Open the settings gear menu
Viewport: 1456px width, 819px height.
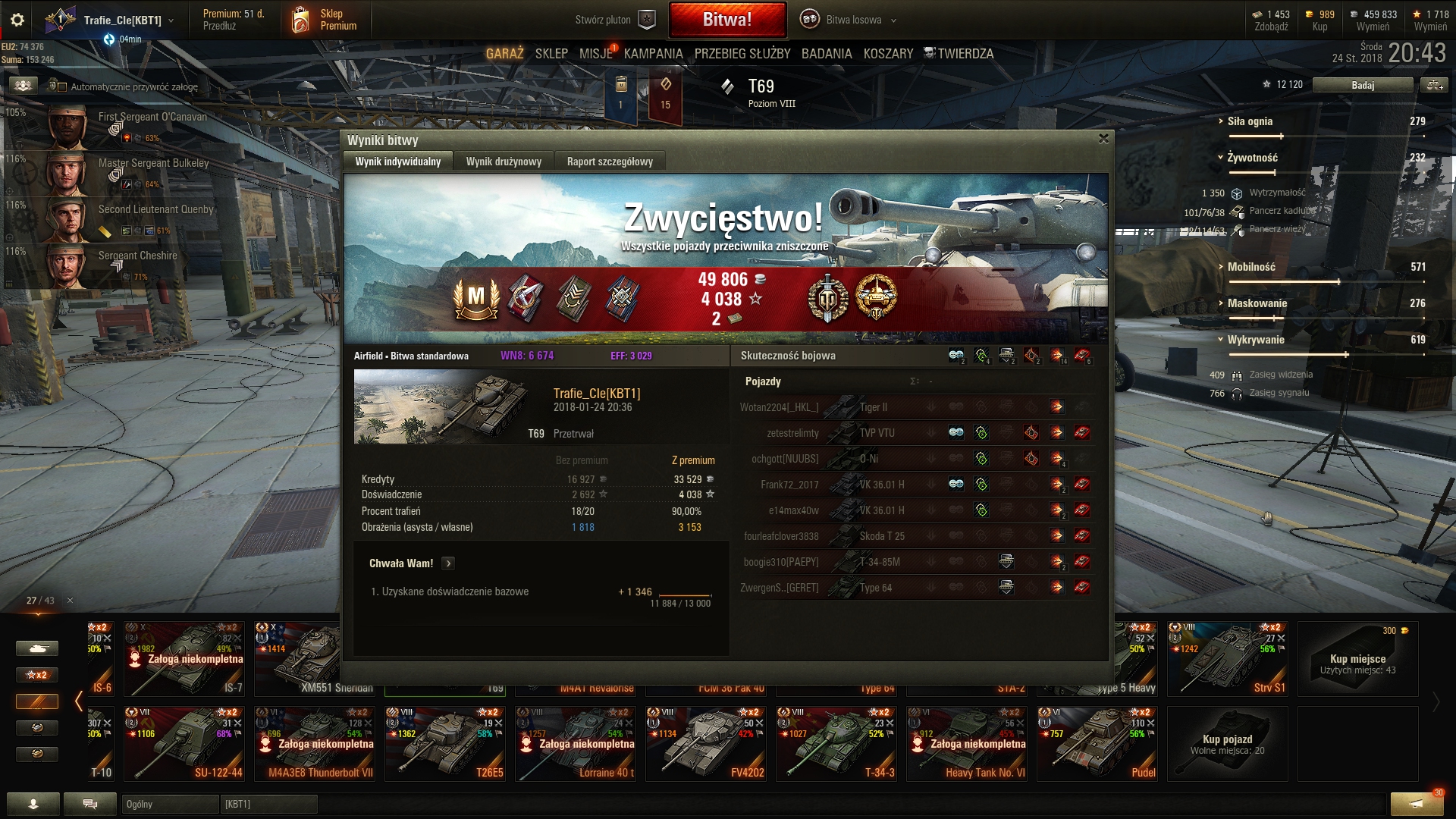pyautogui.click(x=17, y=20)
